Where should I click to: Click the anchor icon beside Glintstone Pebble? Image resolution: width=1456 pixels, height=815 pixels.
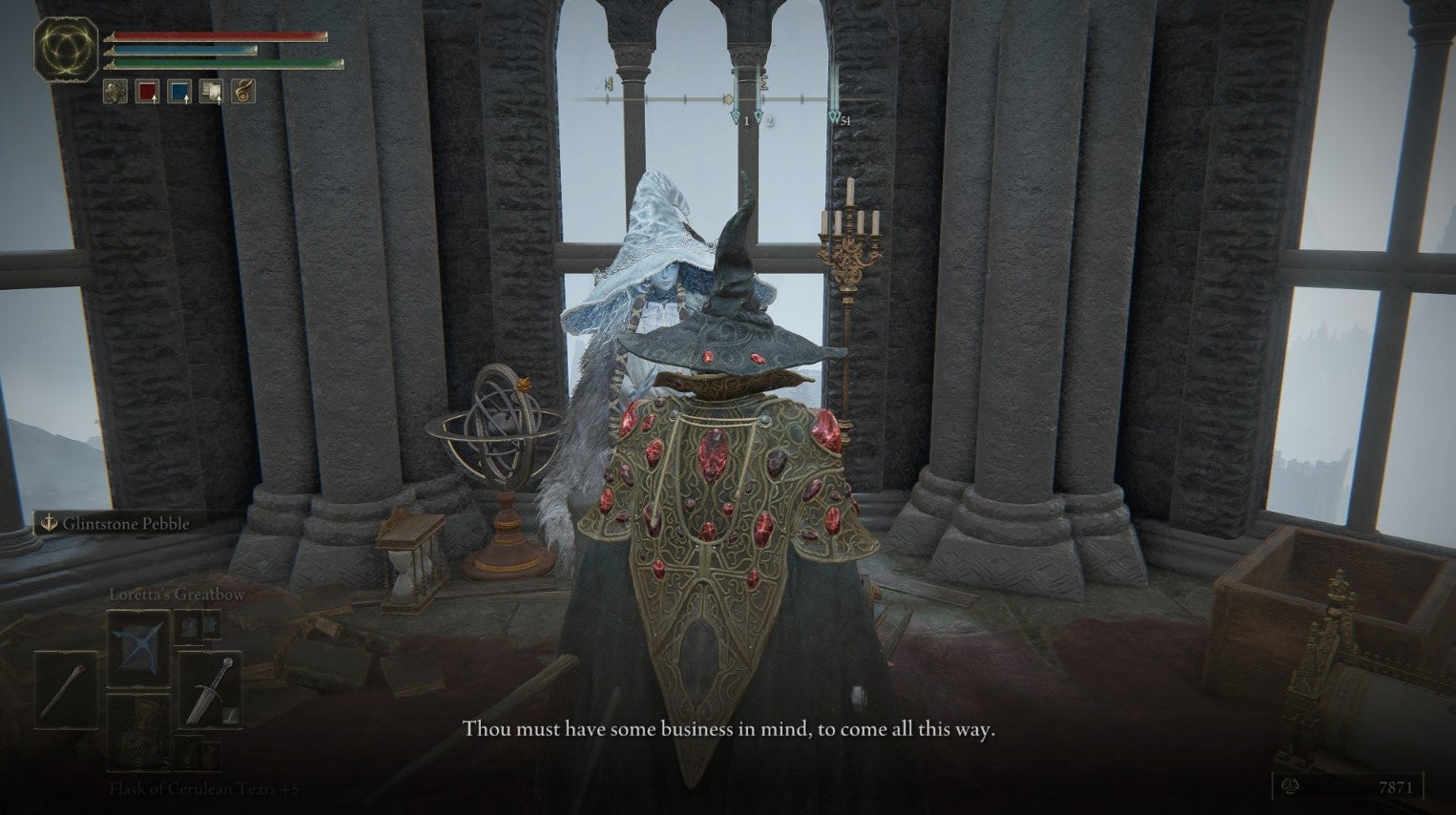click(49, 524)
